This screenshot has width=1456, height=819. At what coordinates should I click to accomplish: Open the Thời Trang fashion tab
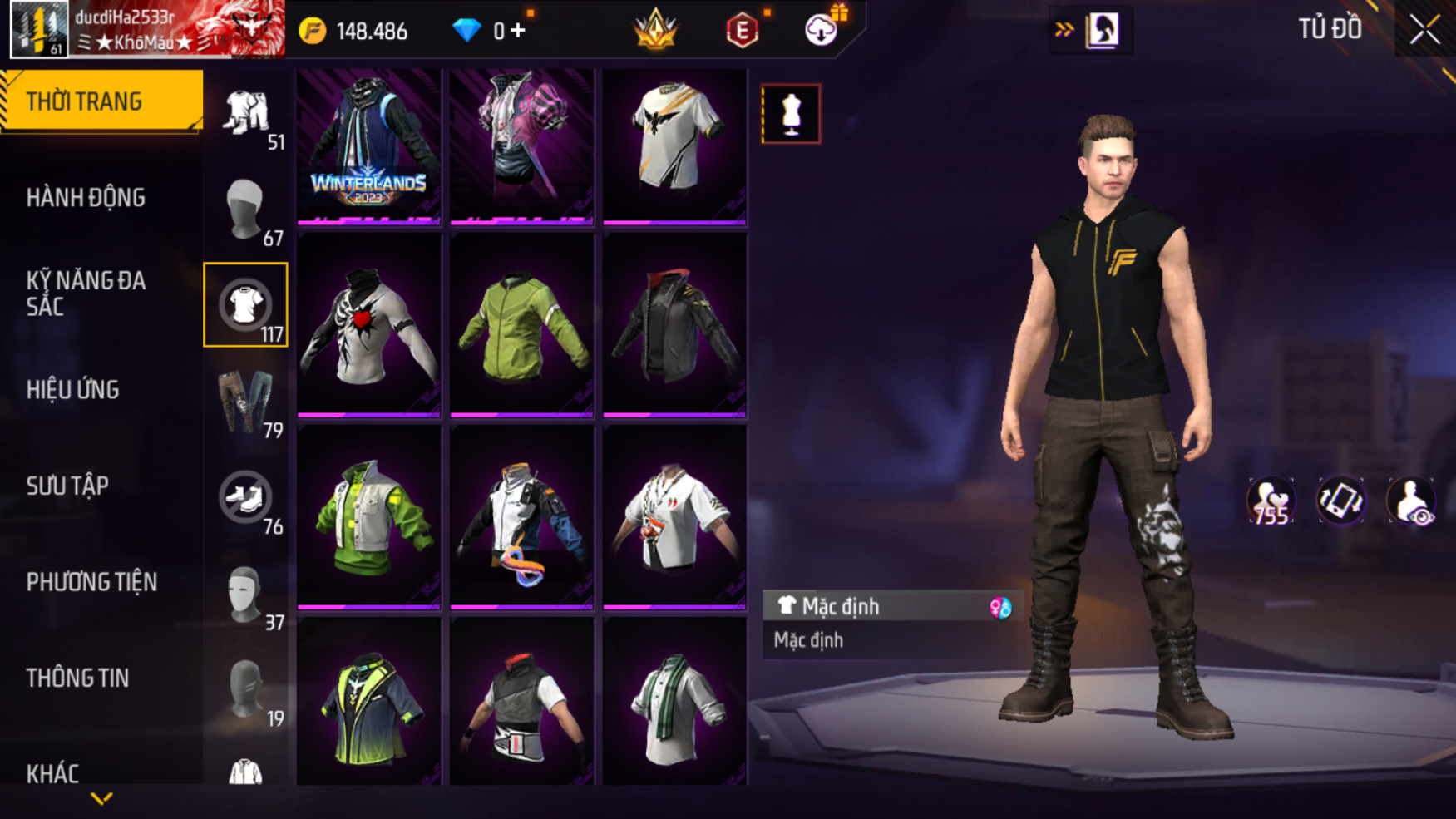[100, 101]
